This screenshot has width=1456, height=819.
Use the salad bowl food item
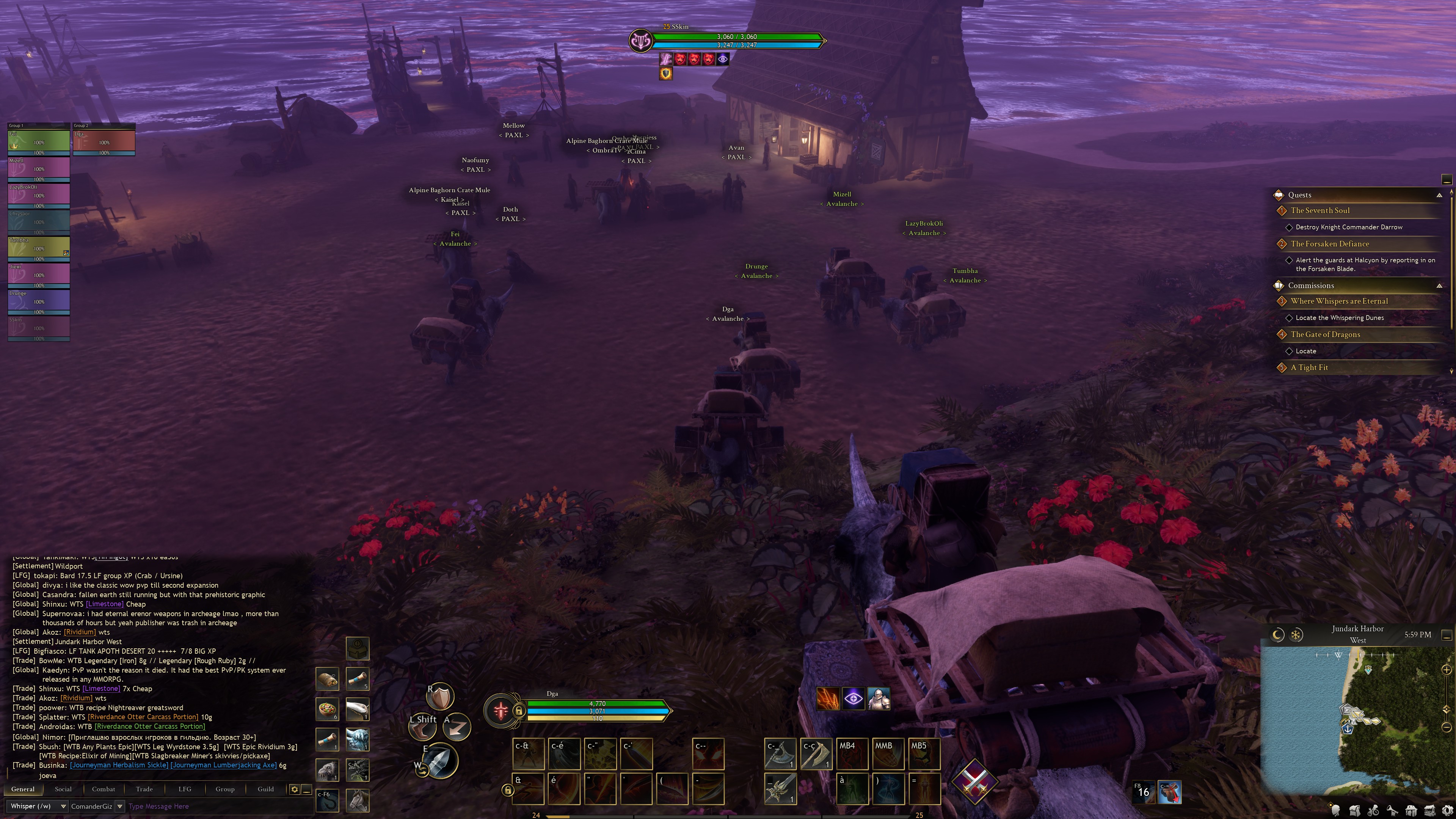click(327, 709)
